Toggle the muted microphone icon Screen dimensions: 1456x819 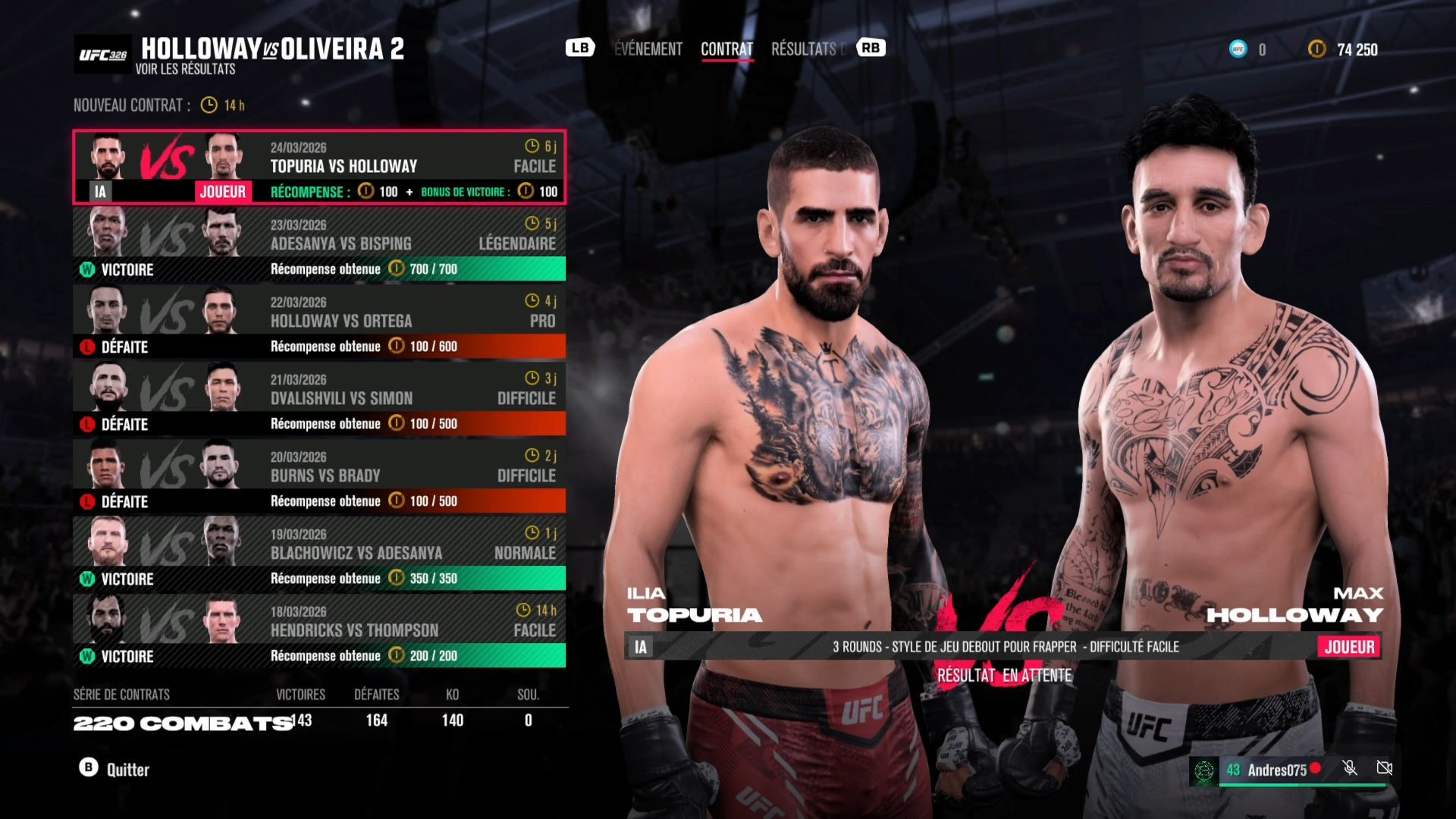coord(1350,768)
